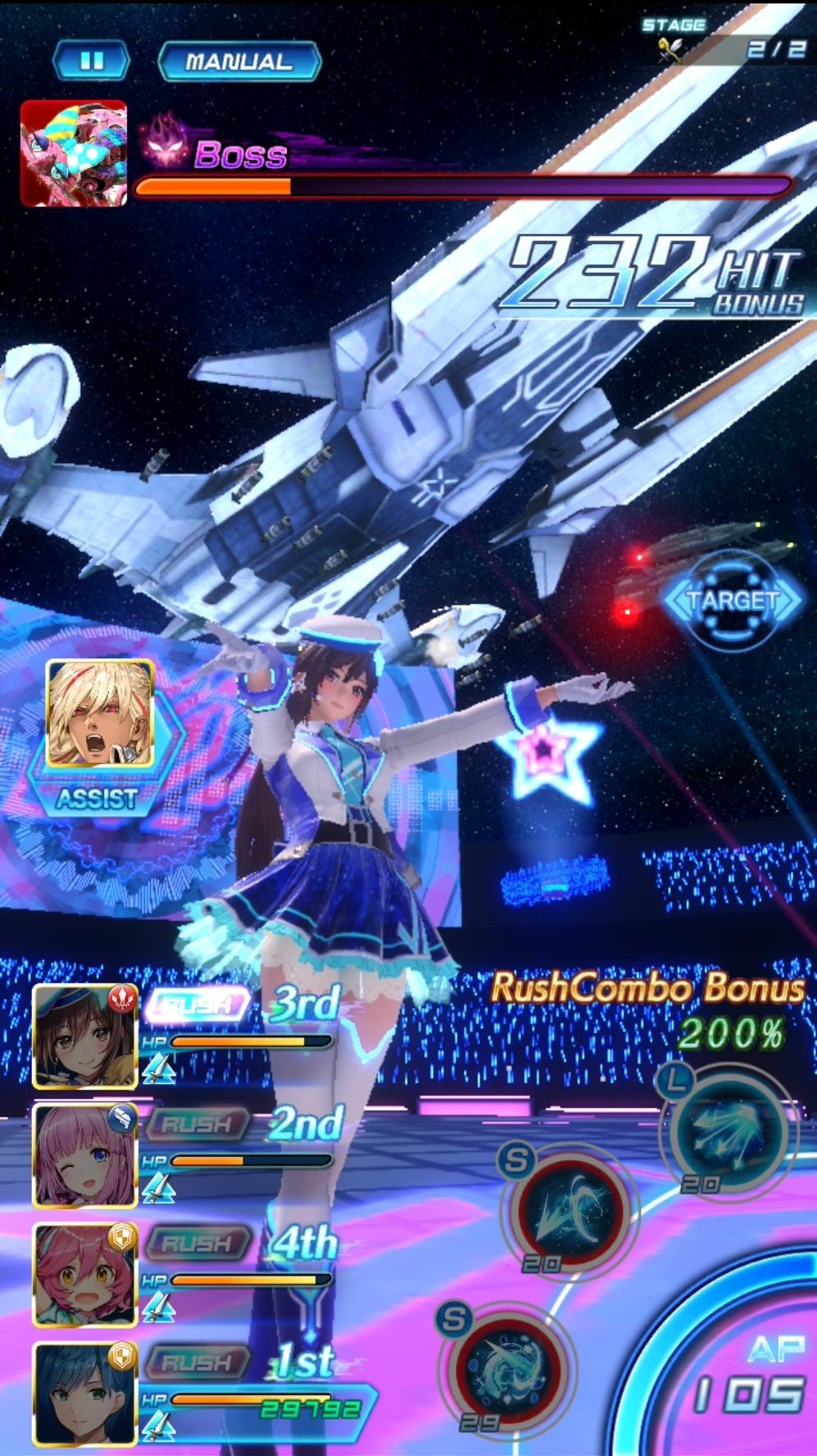Activate the L skill costing 20
Image resolution: width=817 pixels, height=1456 pixels.
click(724, 1133)
